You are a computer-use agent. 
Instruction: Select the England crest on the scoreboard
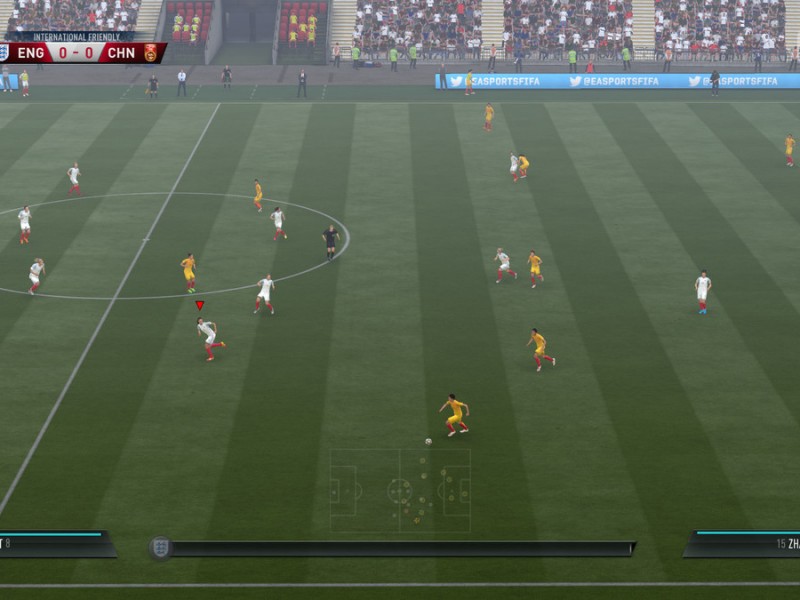5,53
